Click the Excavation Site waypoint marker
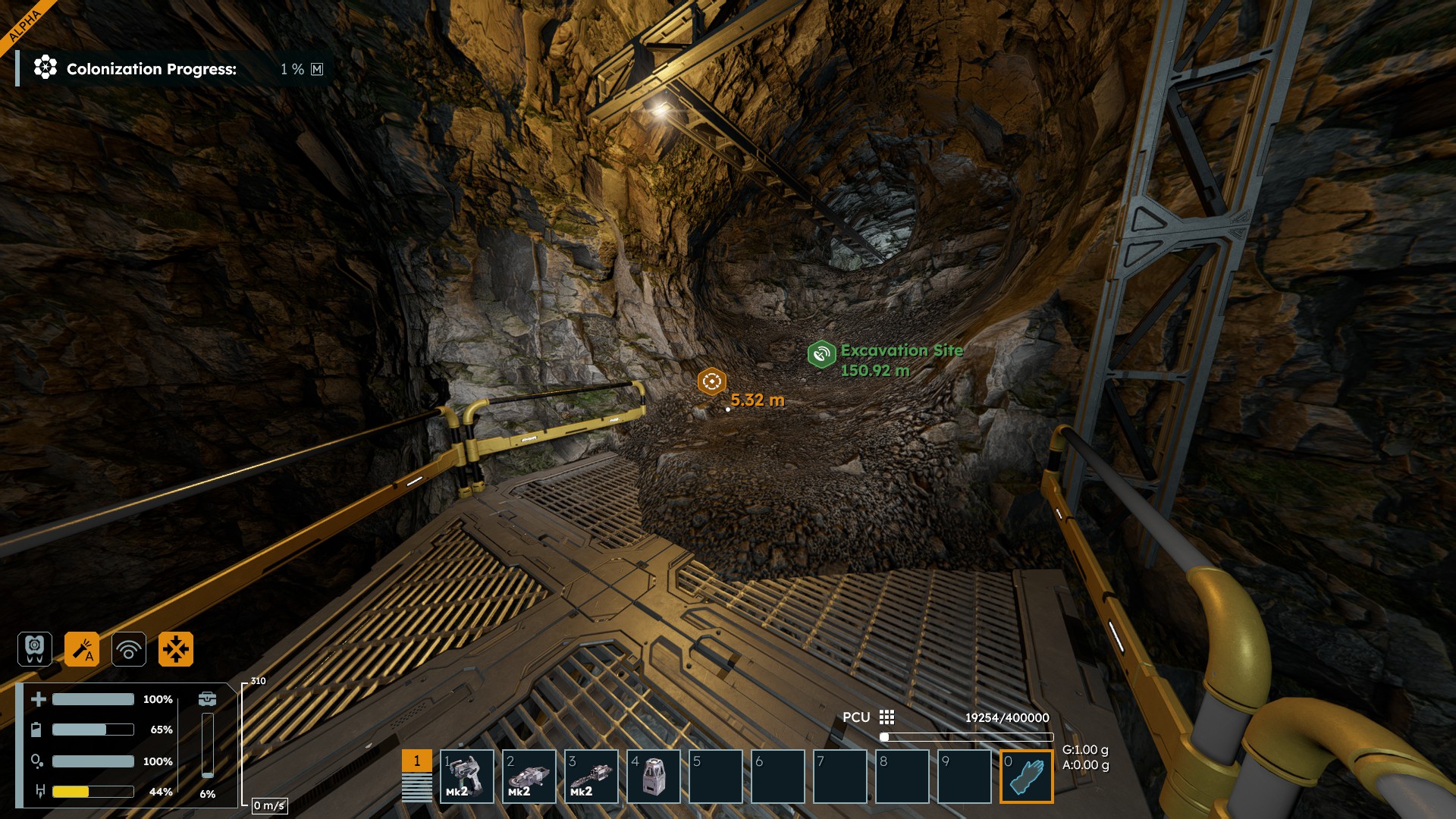This screenshot has height=819, width=1456. pyautogui.click(x=821, y=353)
